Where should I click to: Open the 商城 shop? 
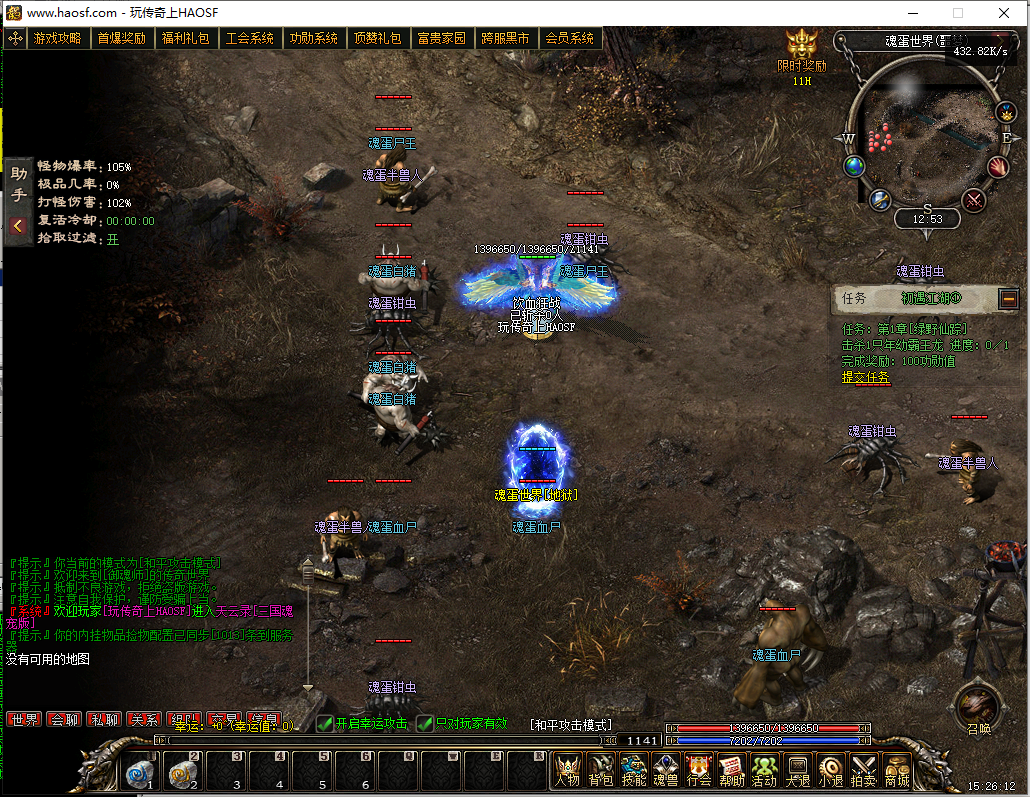tap(896, 770)
